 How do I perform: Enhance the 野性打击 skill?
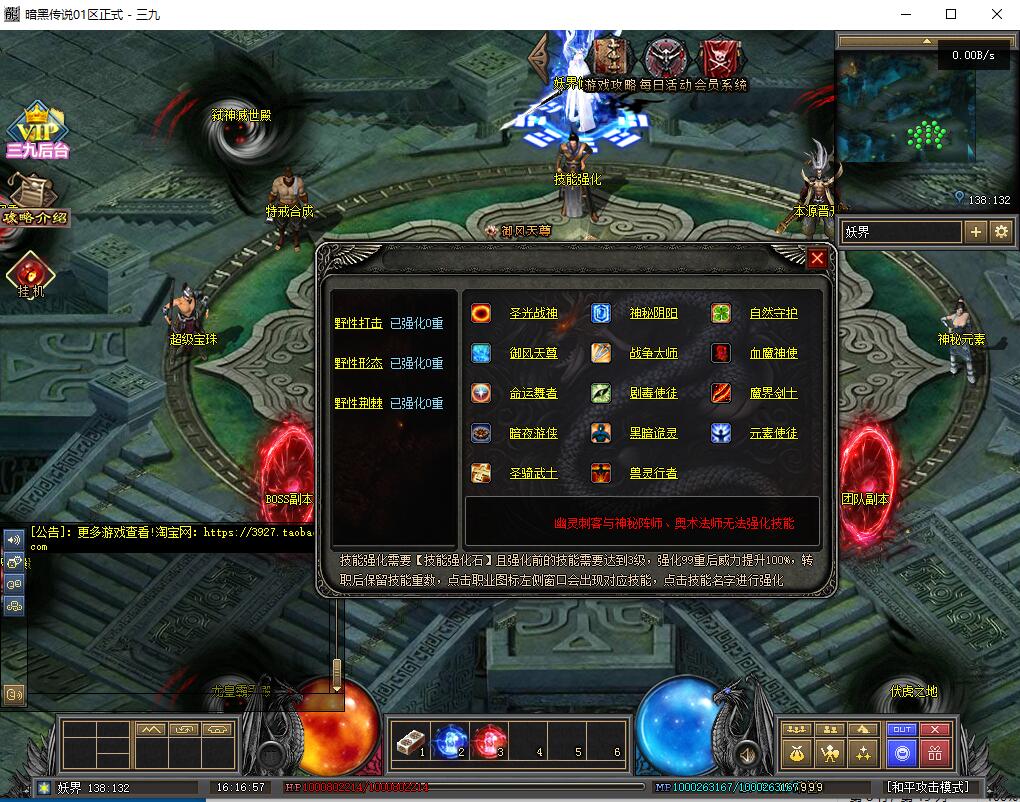pos(358,323)
